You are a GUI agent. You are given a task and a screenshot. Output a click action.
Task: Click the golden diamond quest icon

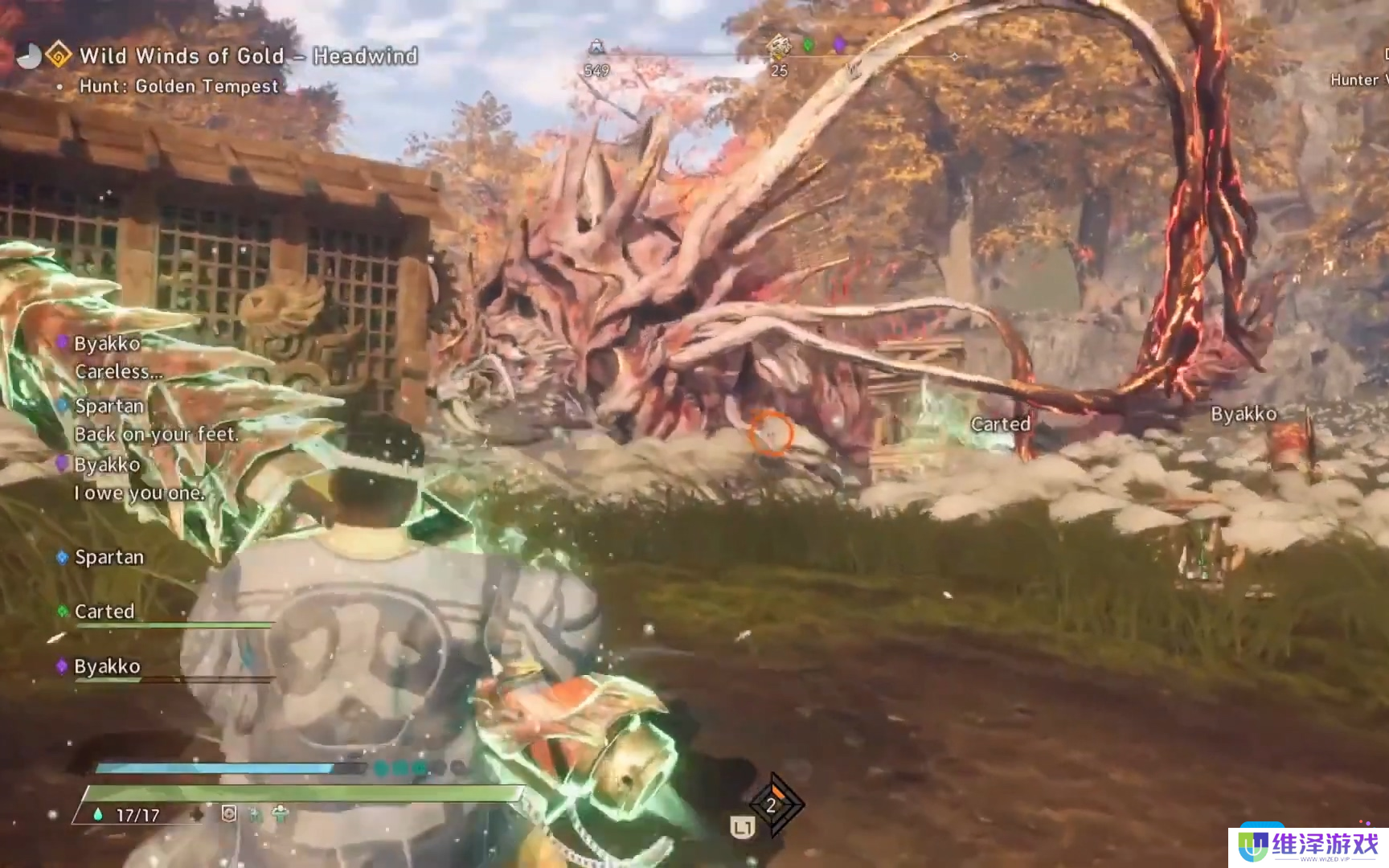[x=58, y=55]
